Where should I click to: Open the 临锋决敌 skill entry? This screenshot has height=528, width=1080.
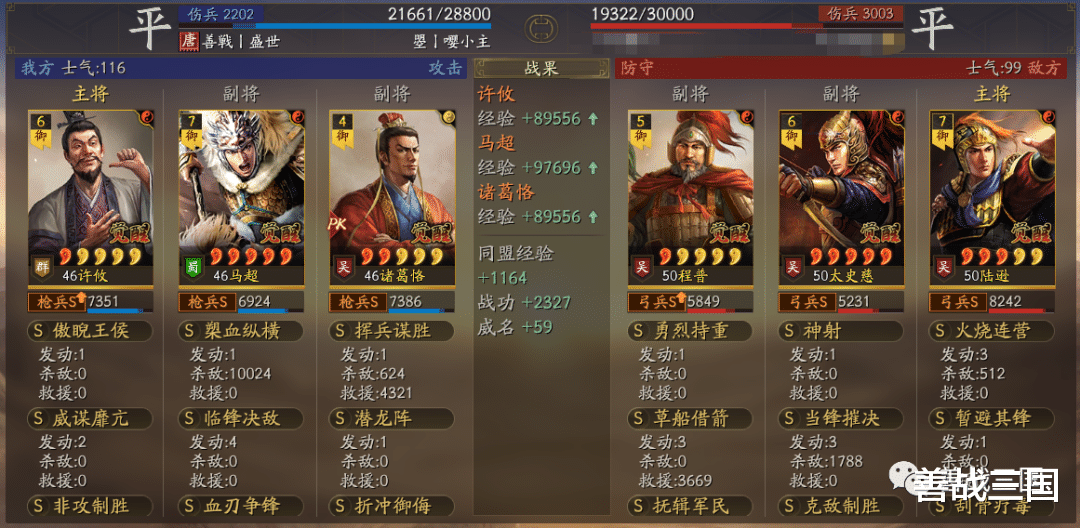(x=240, y=419)
